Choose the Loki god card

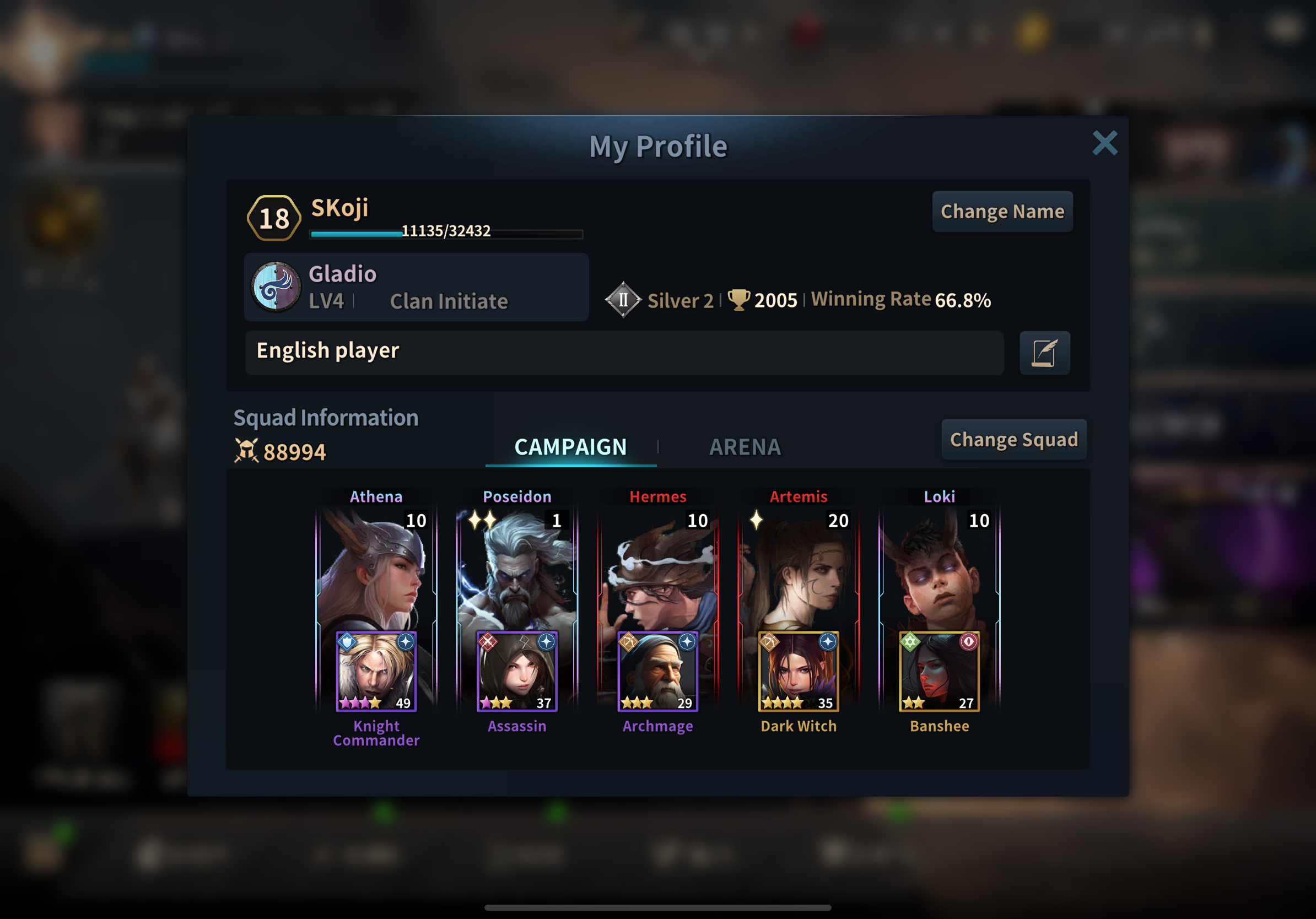coord(939,567)
